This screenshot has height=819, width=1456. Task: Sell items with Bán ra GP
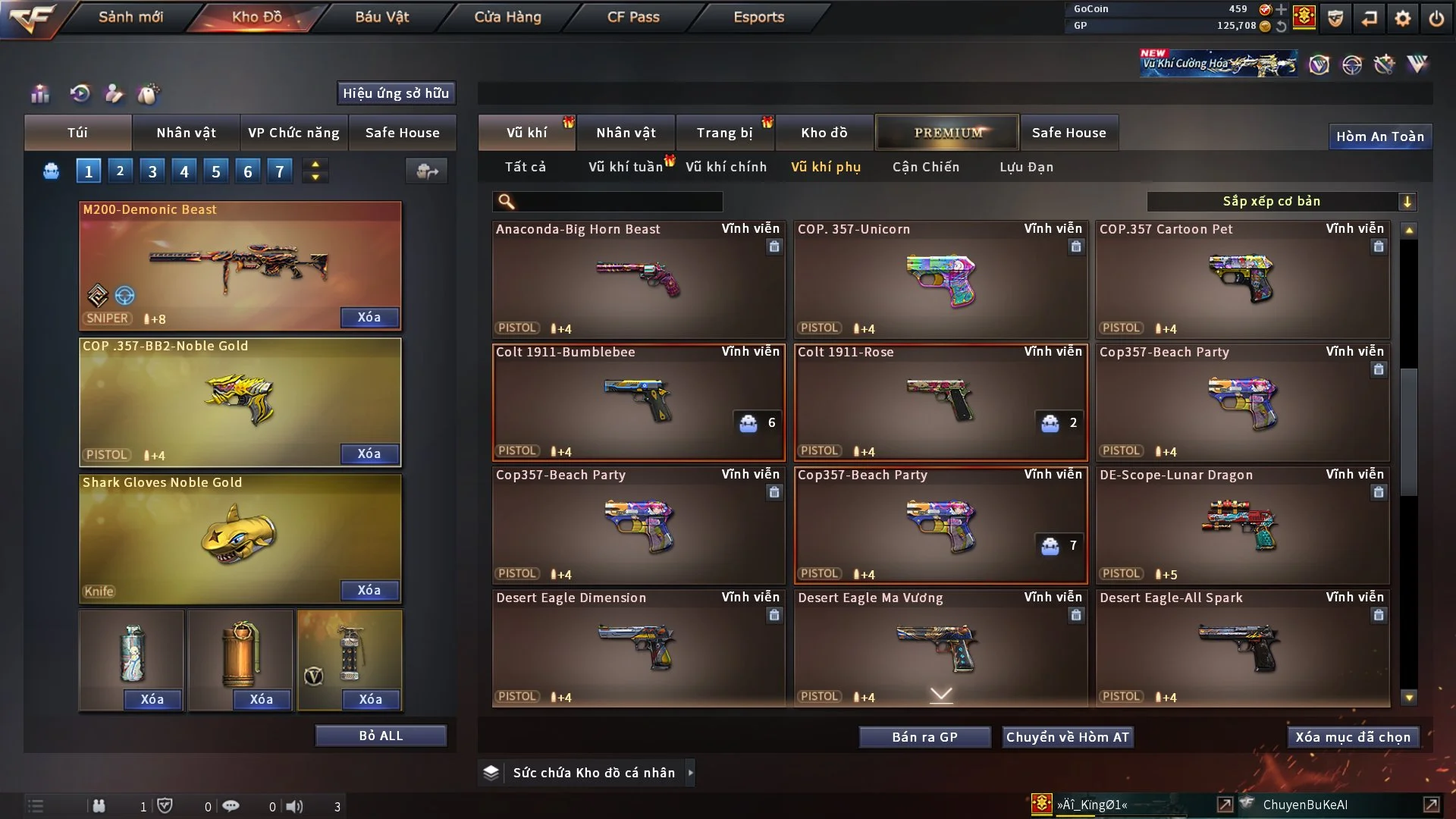coord(924,737)
